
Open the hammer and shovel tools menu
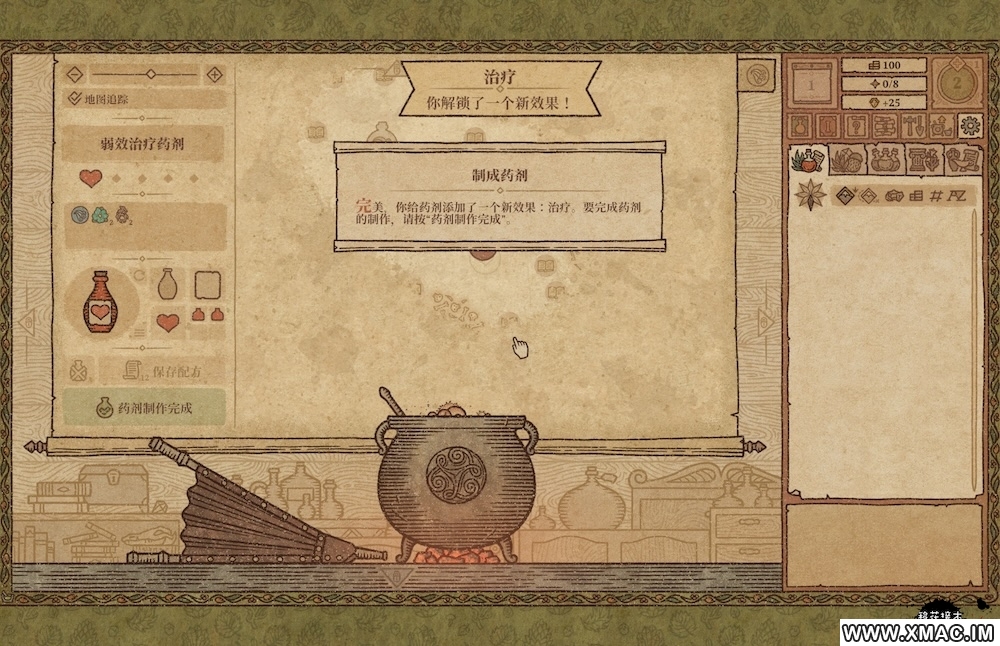point(912,125)
